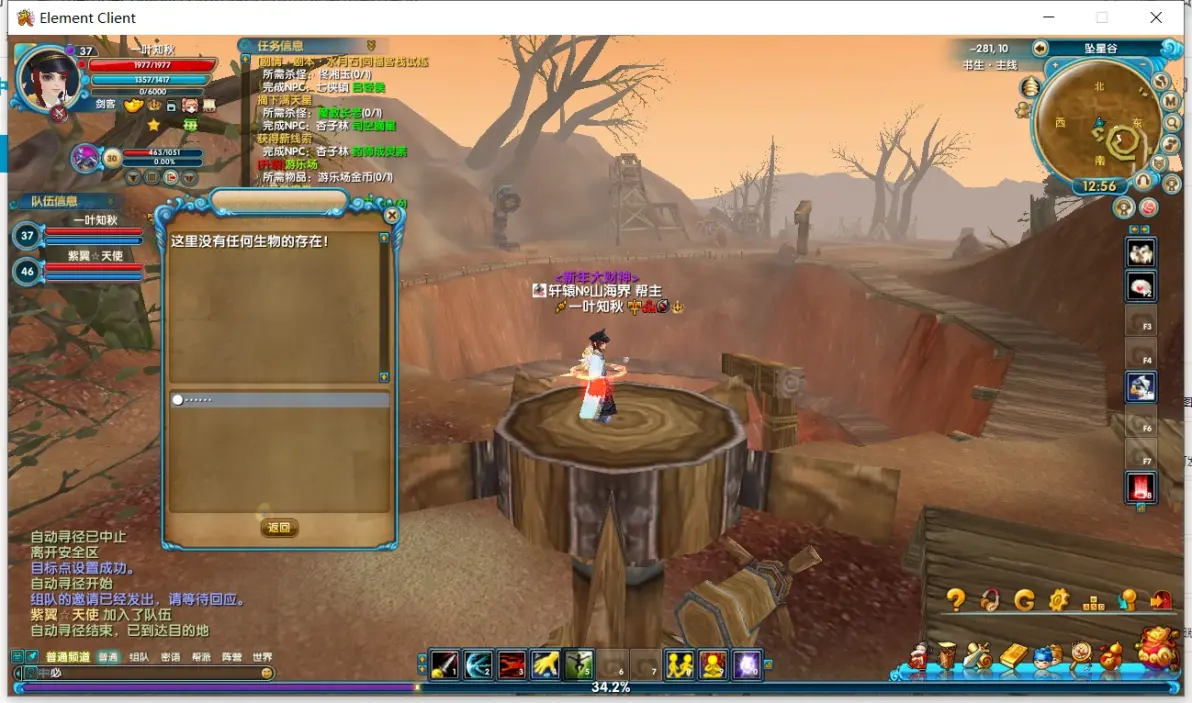This screenshot has height=703, width=1192.
Task: Open settings via the gear icon
Action: click(1059, 600)
